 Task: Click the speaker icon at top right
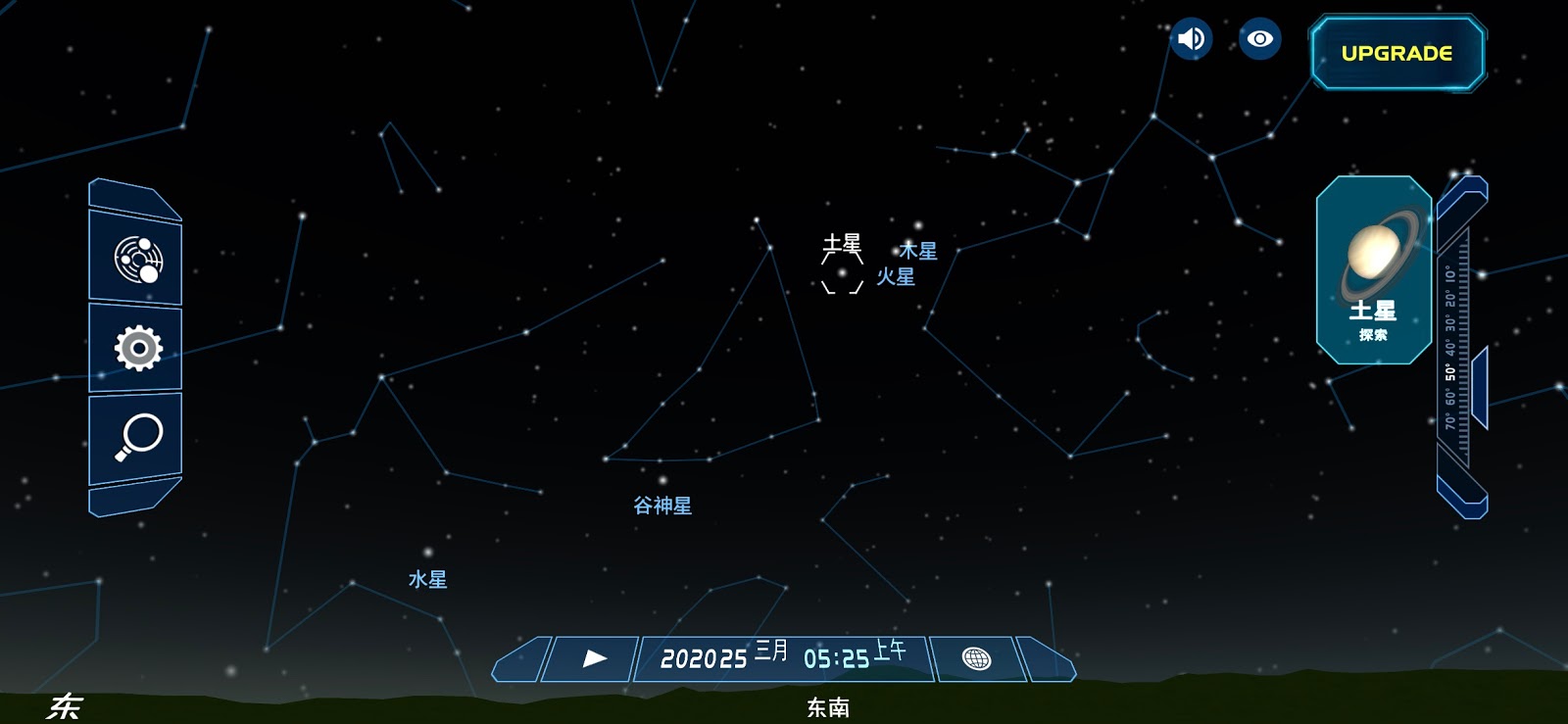point(1191,39)
